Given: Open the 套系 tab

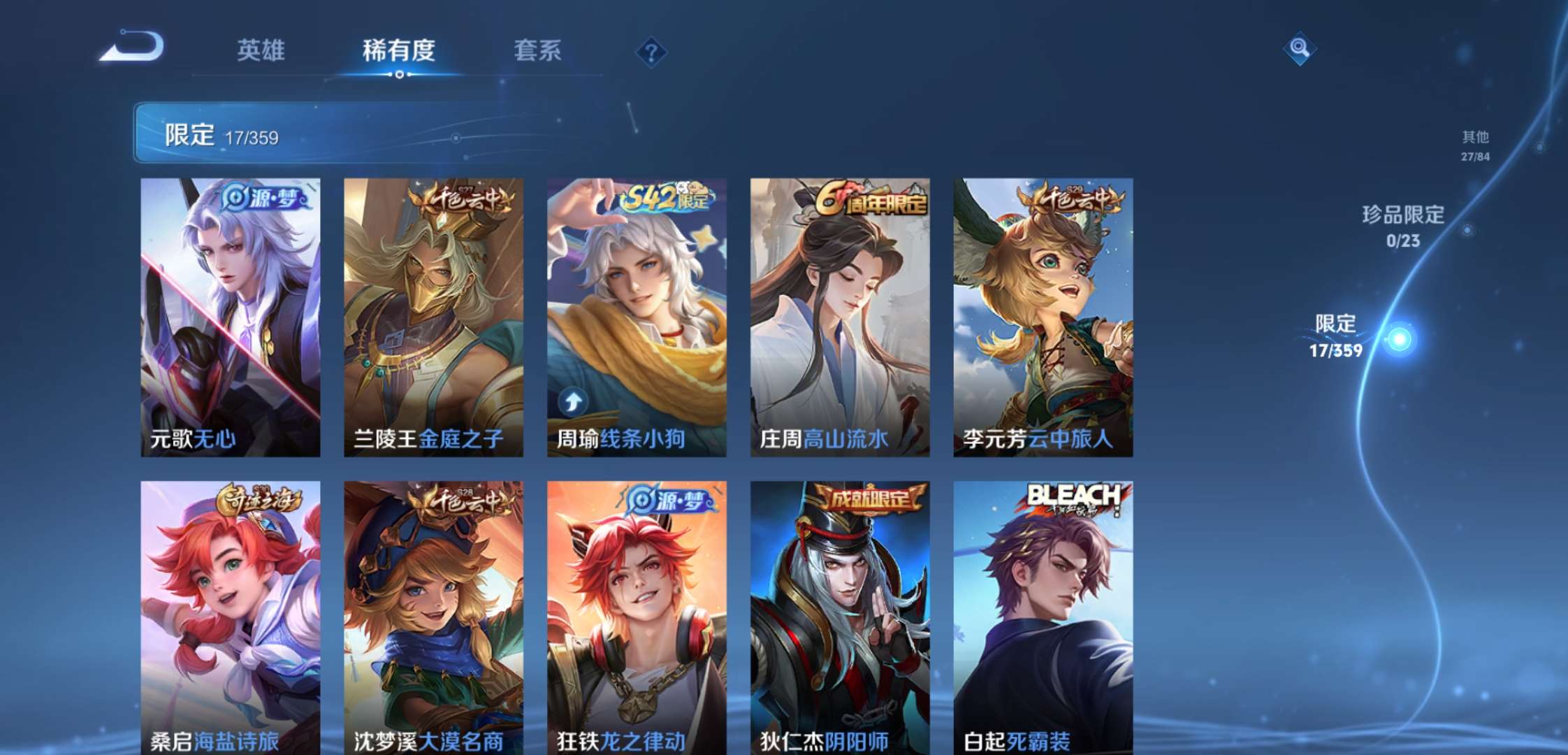Looking at the screenshot, I should tap(537, 50).
